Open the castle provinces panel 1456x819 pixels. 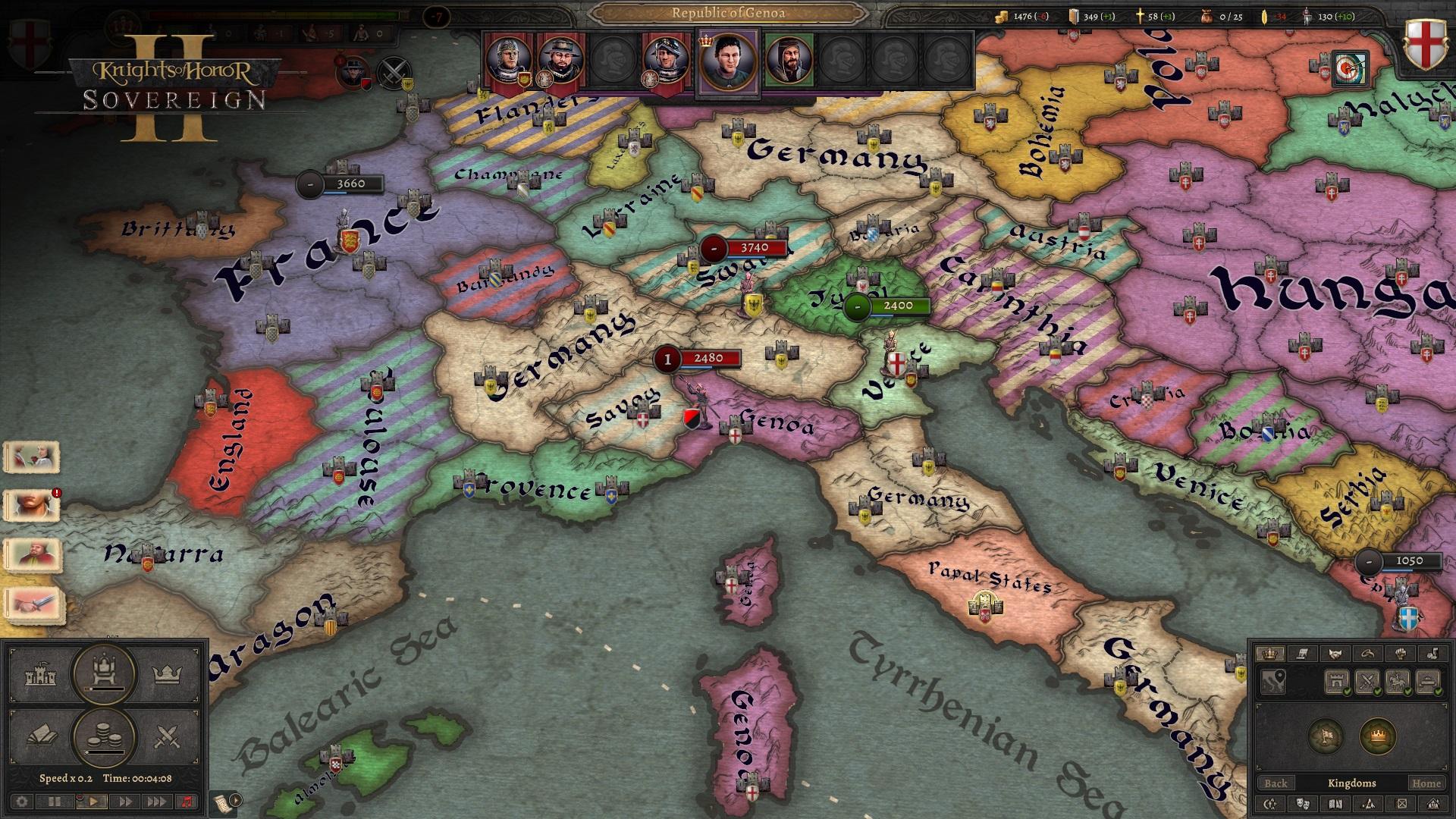pos(41,674)
